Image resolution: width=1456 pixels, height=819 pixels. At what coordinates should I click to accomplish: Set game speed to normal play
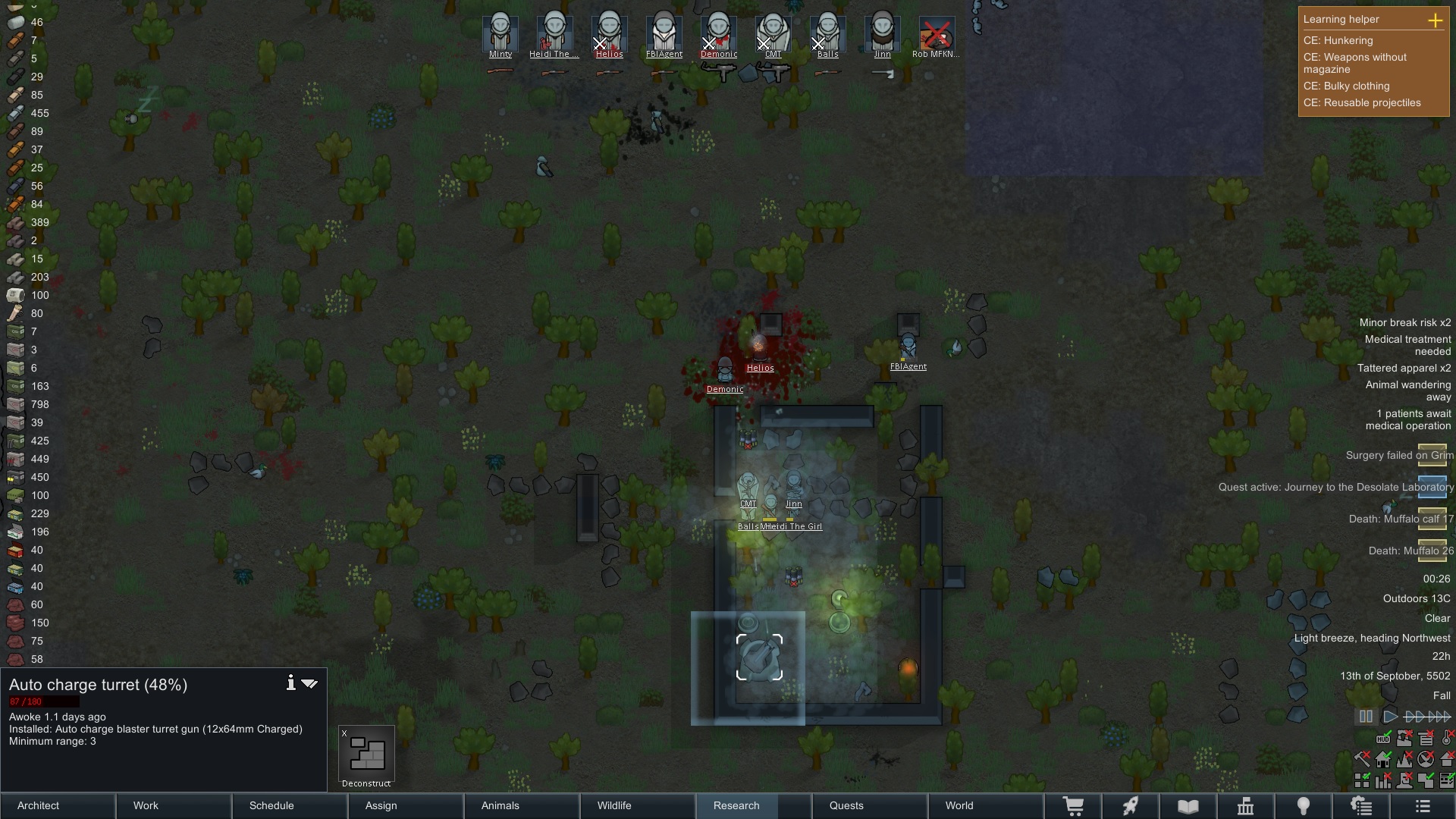[x=1390, y=716]
